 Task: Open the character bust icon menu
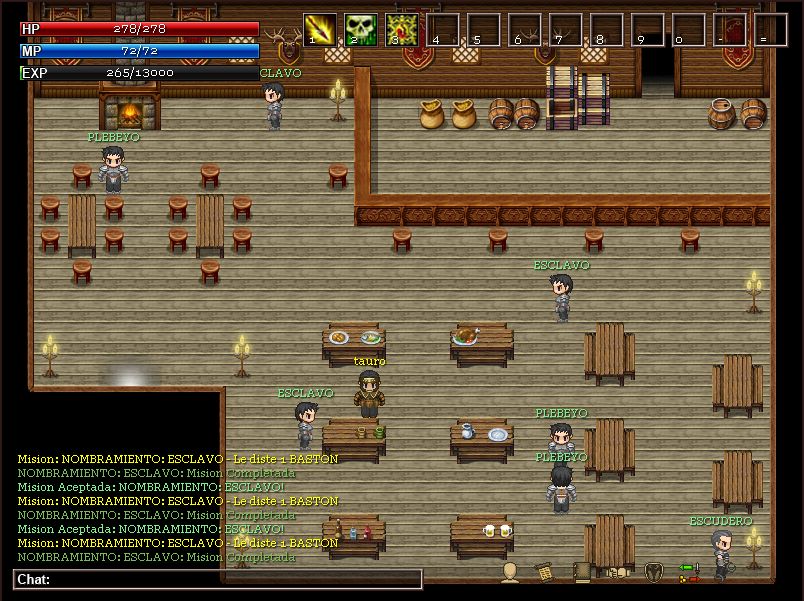coord(510,572)
